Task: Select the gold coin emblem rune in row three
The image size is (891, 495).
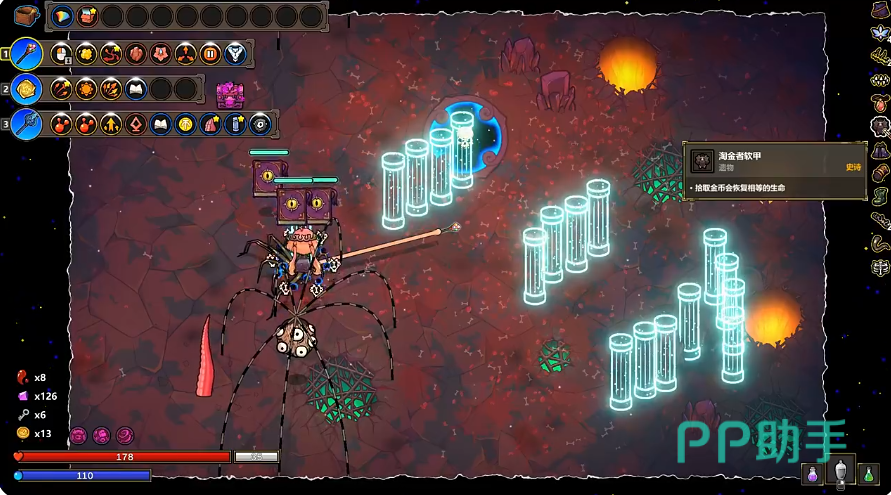Action: [x=186, y=124]
